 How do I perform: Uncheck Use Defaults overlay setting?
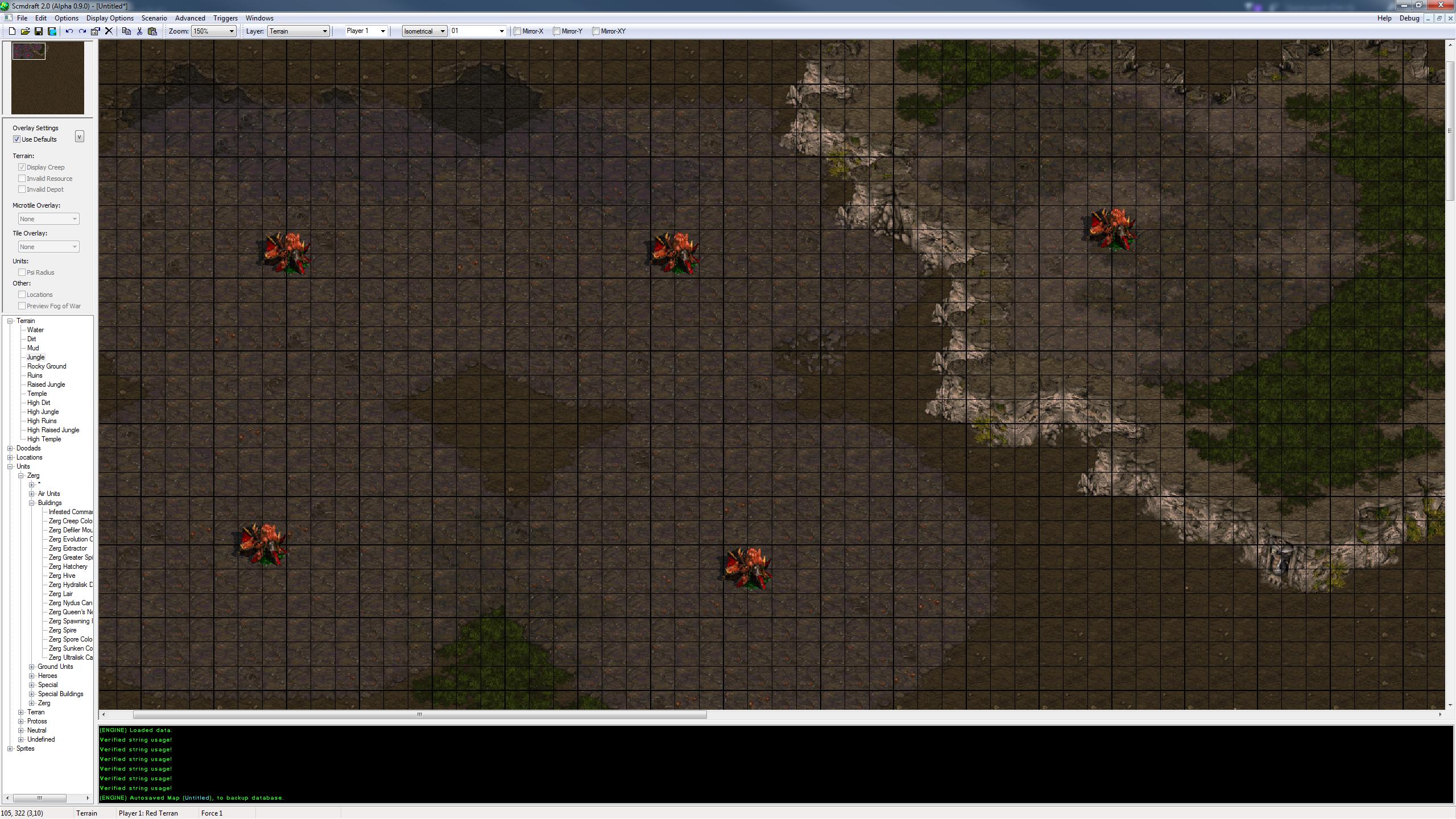tap(17, 139)
